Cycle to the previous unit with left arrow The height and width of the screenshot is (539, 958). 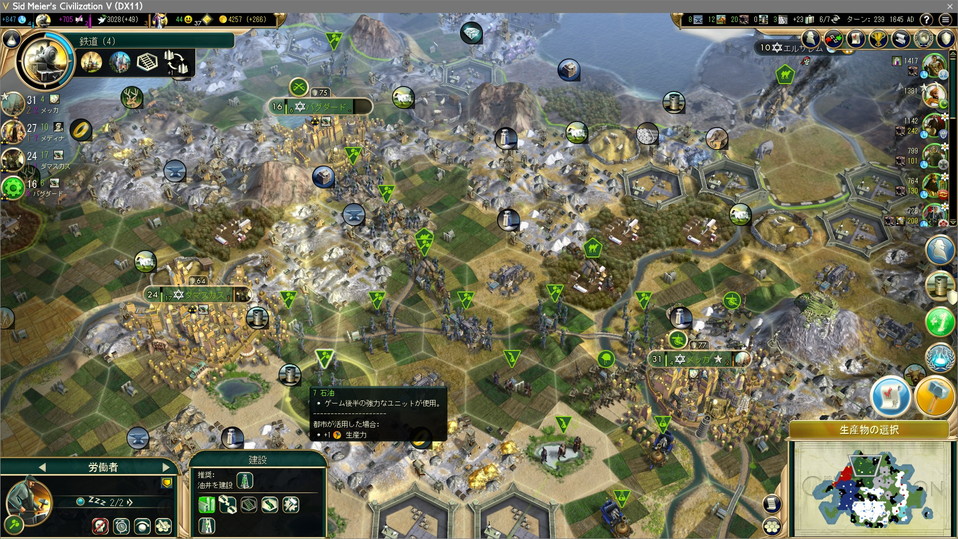click(42, 467)
